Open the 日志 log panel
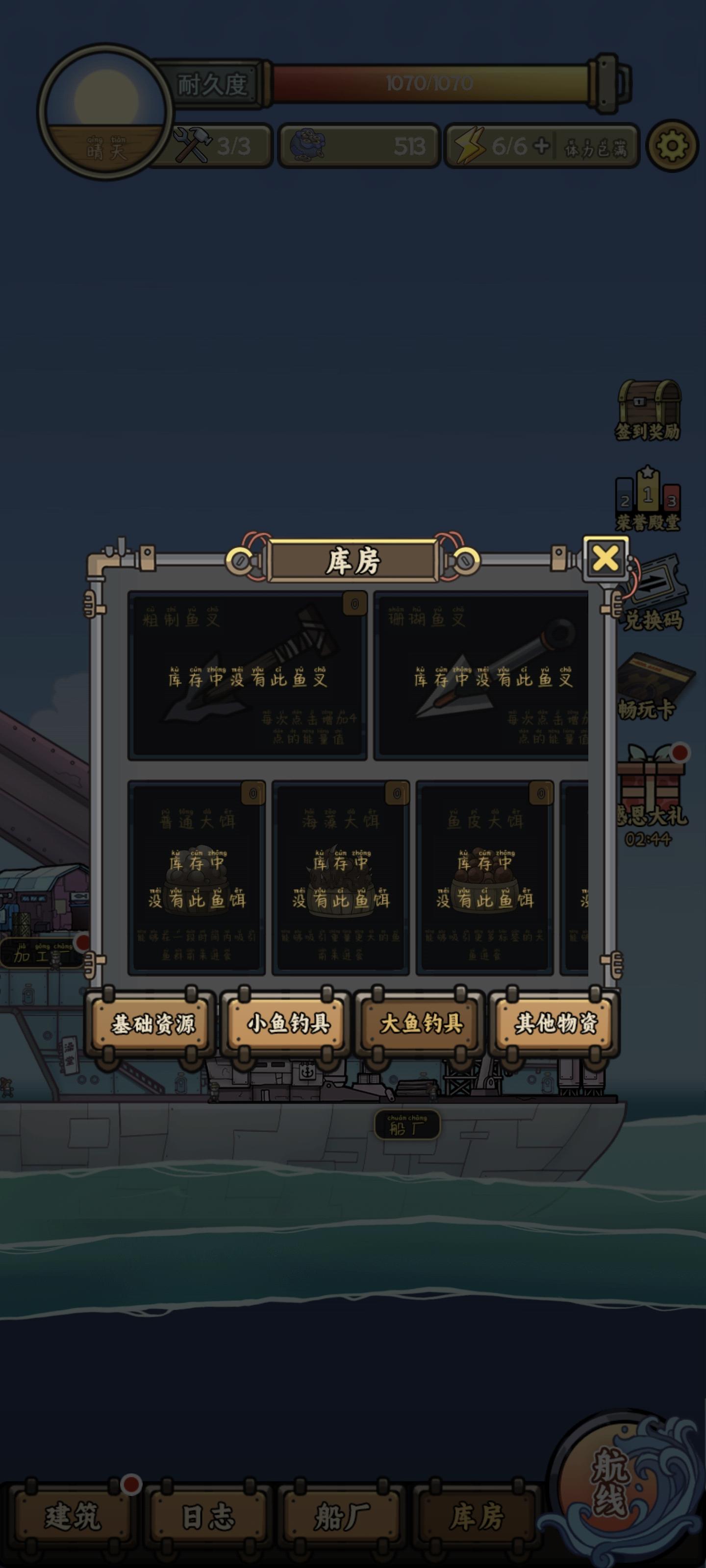 (x=206, y=1516)
